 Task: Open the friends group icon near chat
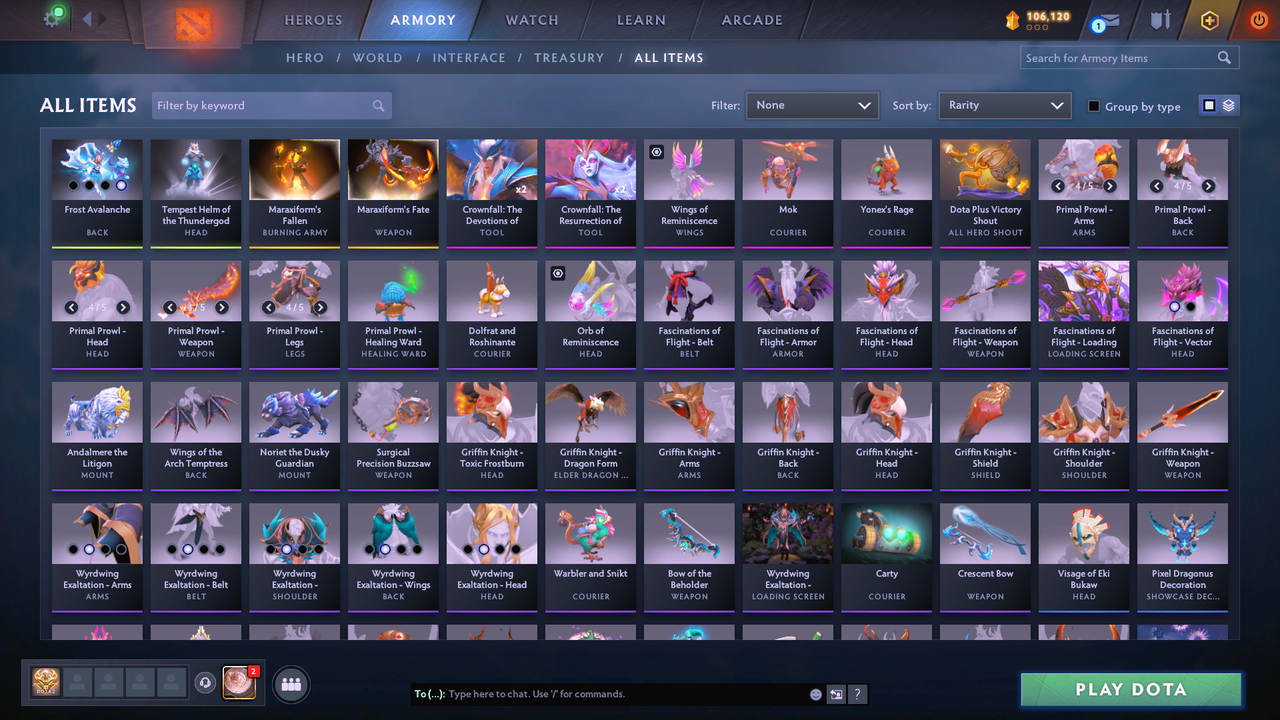point(290,684)
